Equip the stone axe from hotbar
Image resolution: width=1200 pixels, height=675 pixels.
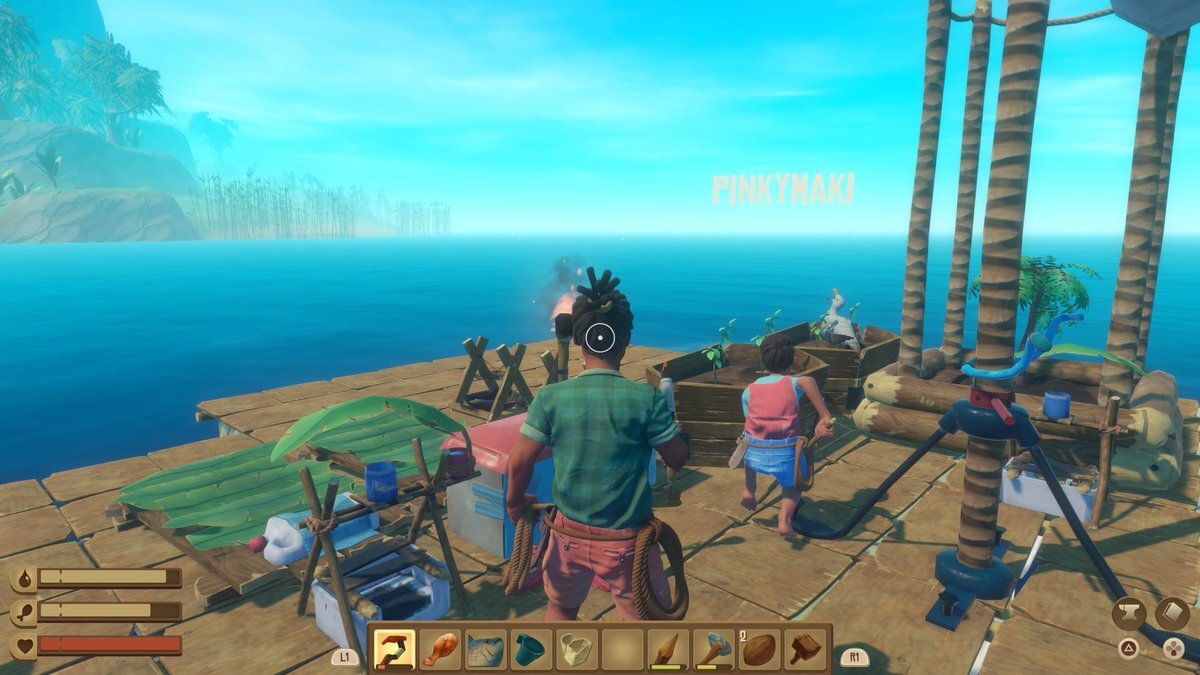715,650
